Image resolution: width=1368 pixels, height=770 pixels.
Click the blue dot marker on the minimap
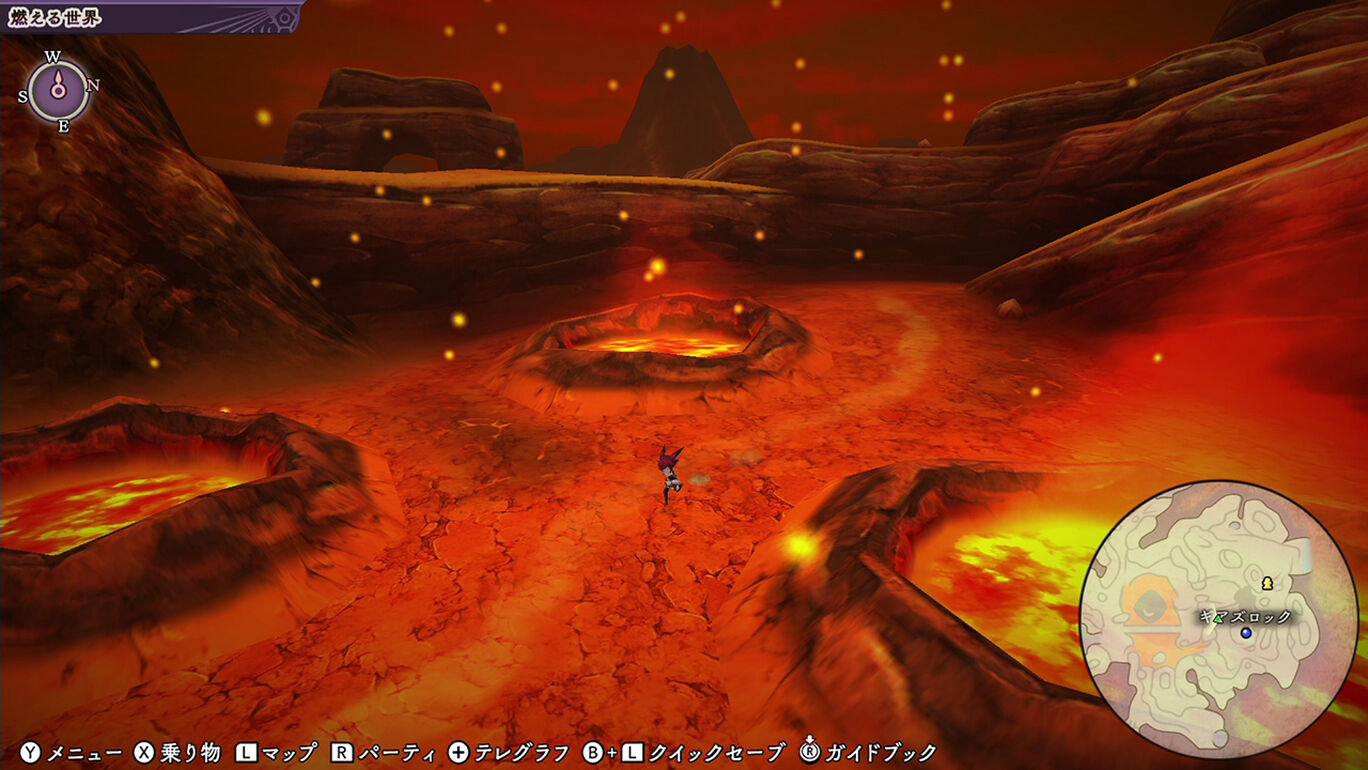[x=1246, y=633]
